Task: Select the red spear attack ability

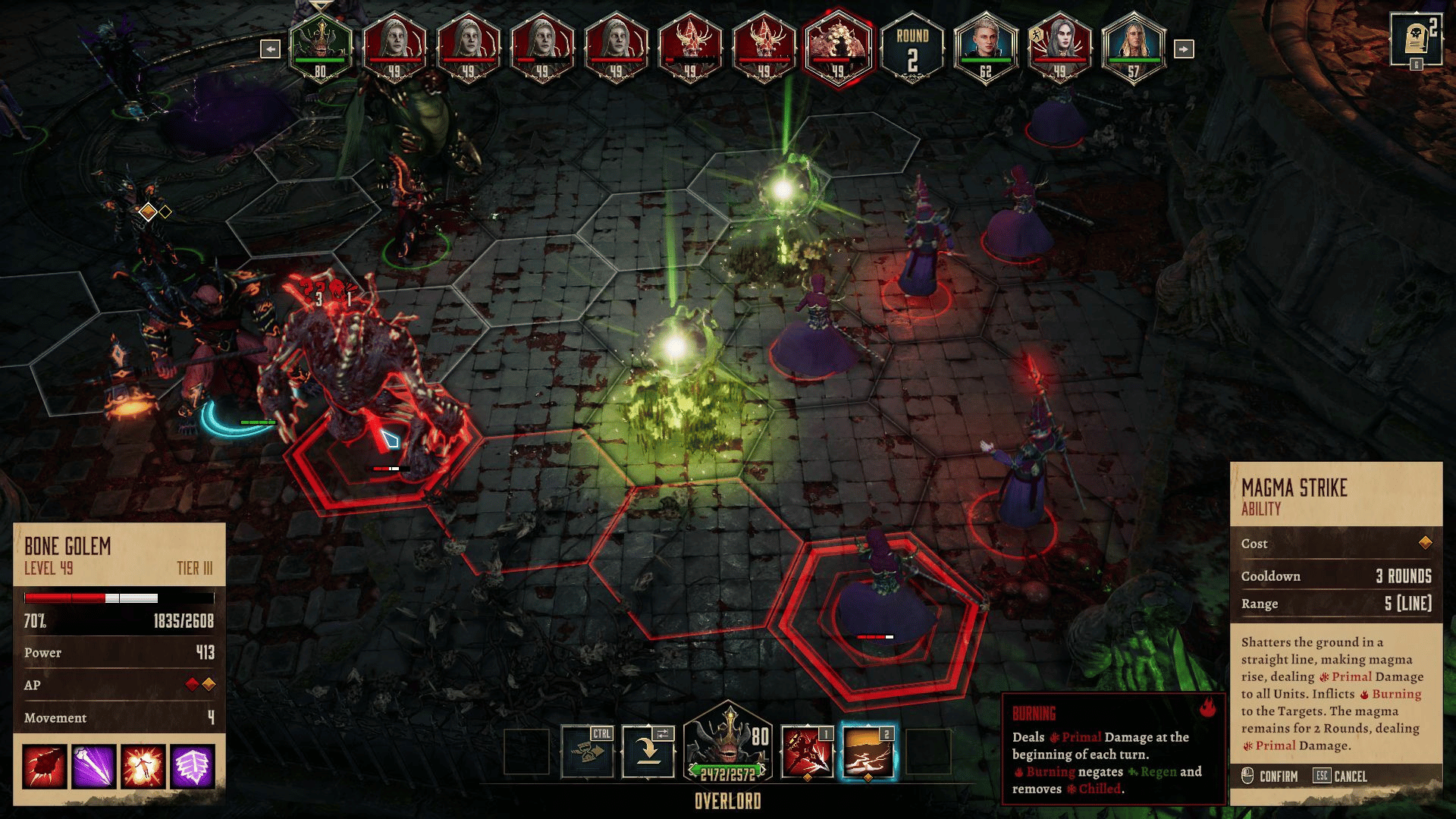Action: (x=807, y=752)
